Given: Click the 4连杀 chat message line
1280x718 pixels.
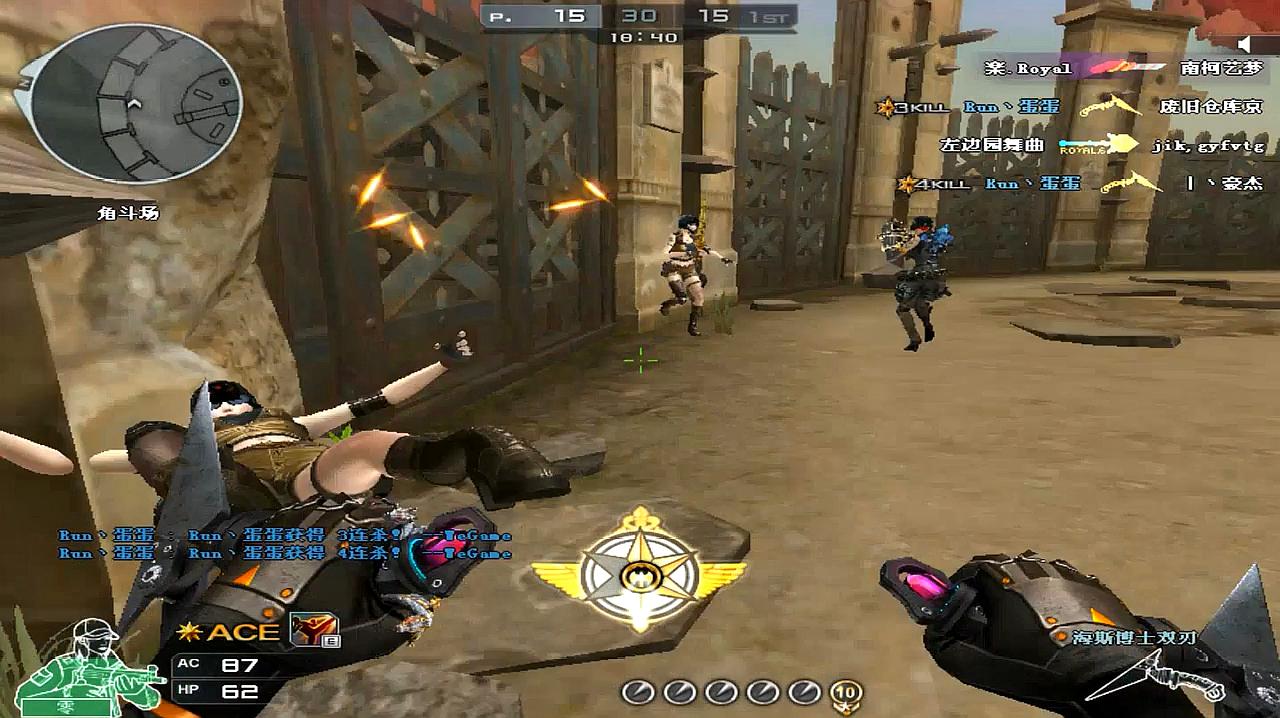Looking at the screenshot, I should click(285, 553).
